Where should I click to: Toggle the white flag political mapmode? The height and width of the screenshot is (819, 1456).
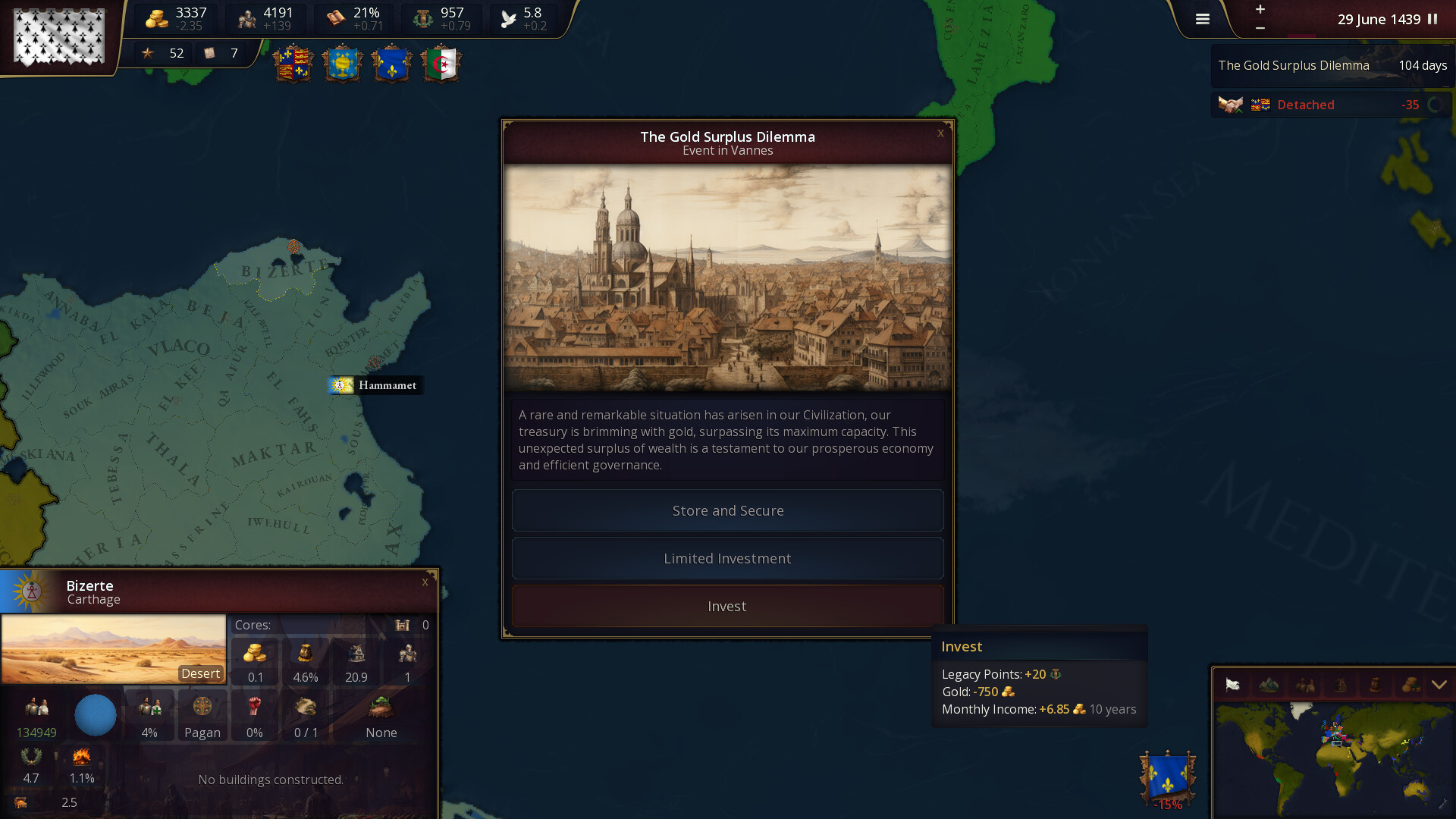pos(1232,684)
